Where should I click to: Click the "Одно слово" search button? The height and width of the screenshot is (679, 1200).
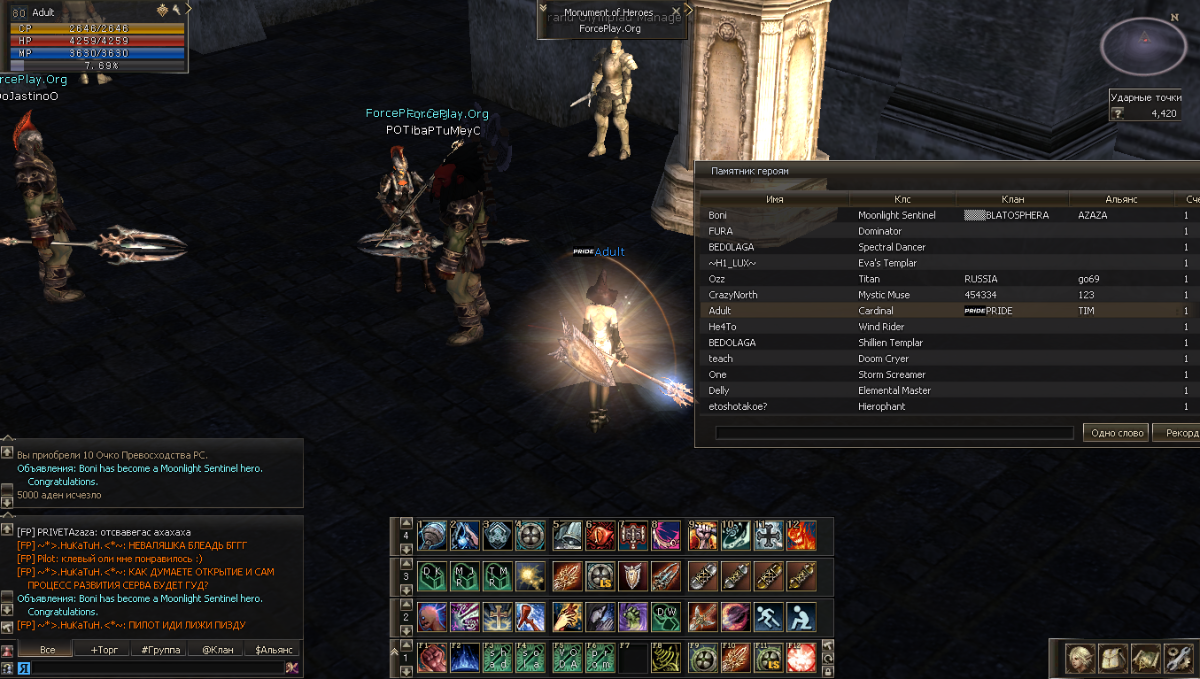coord(1114,433)
